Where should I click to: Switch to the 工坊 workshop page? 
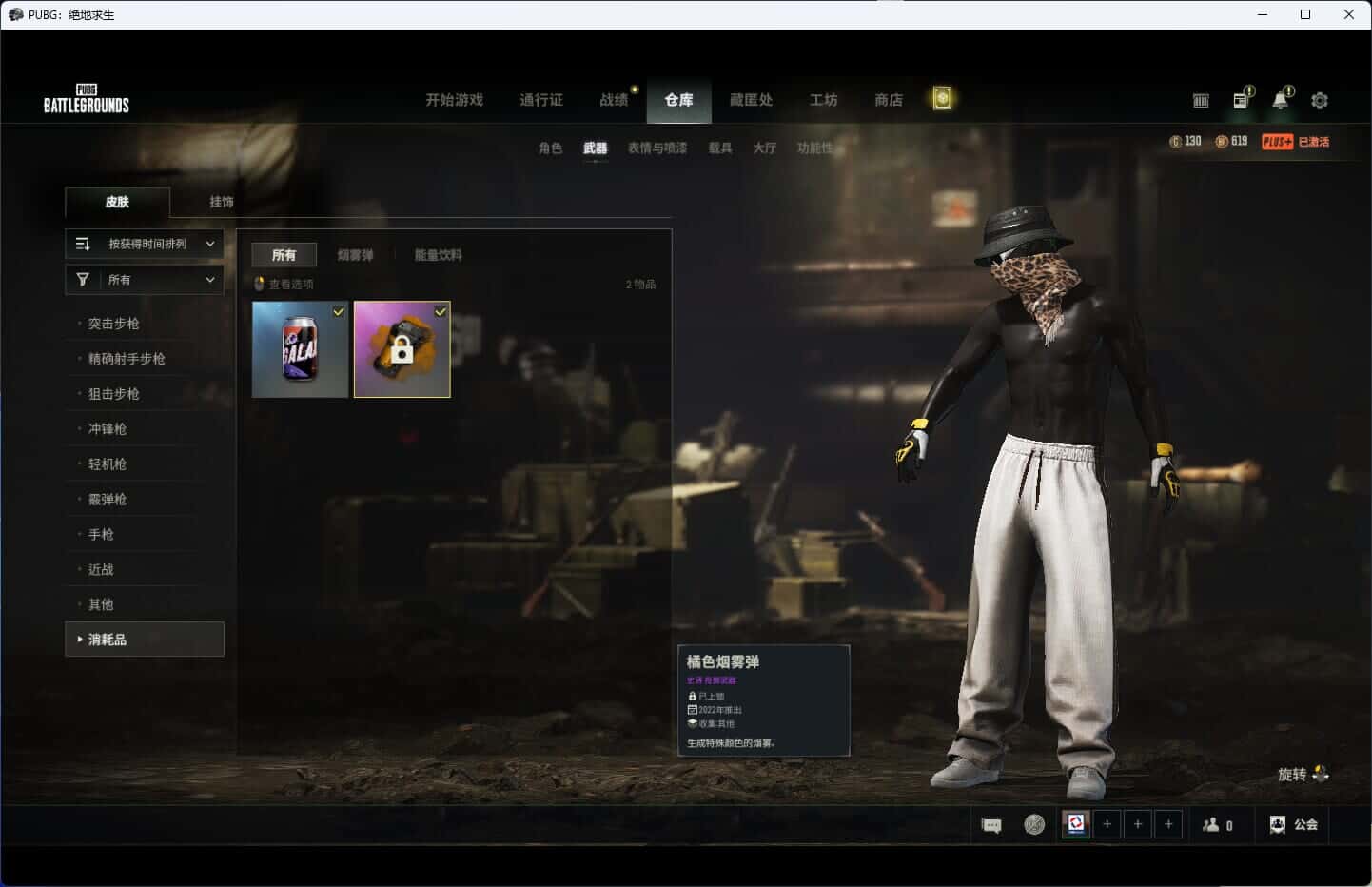(823, 100)
